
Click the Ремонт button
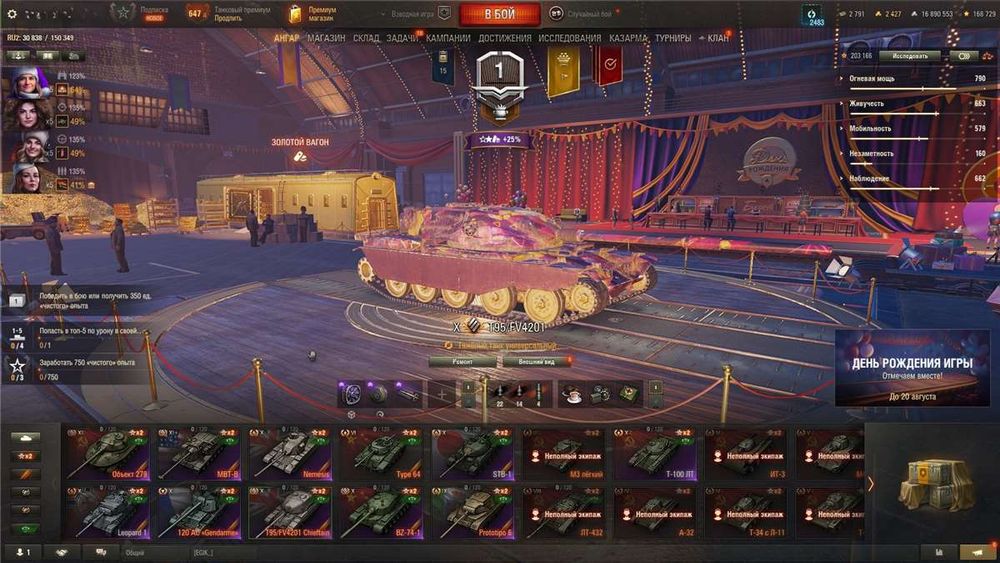462,361
